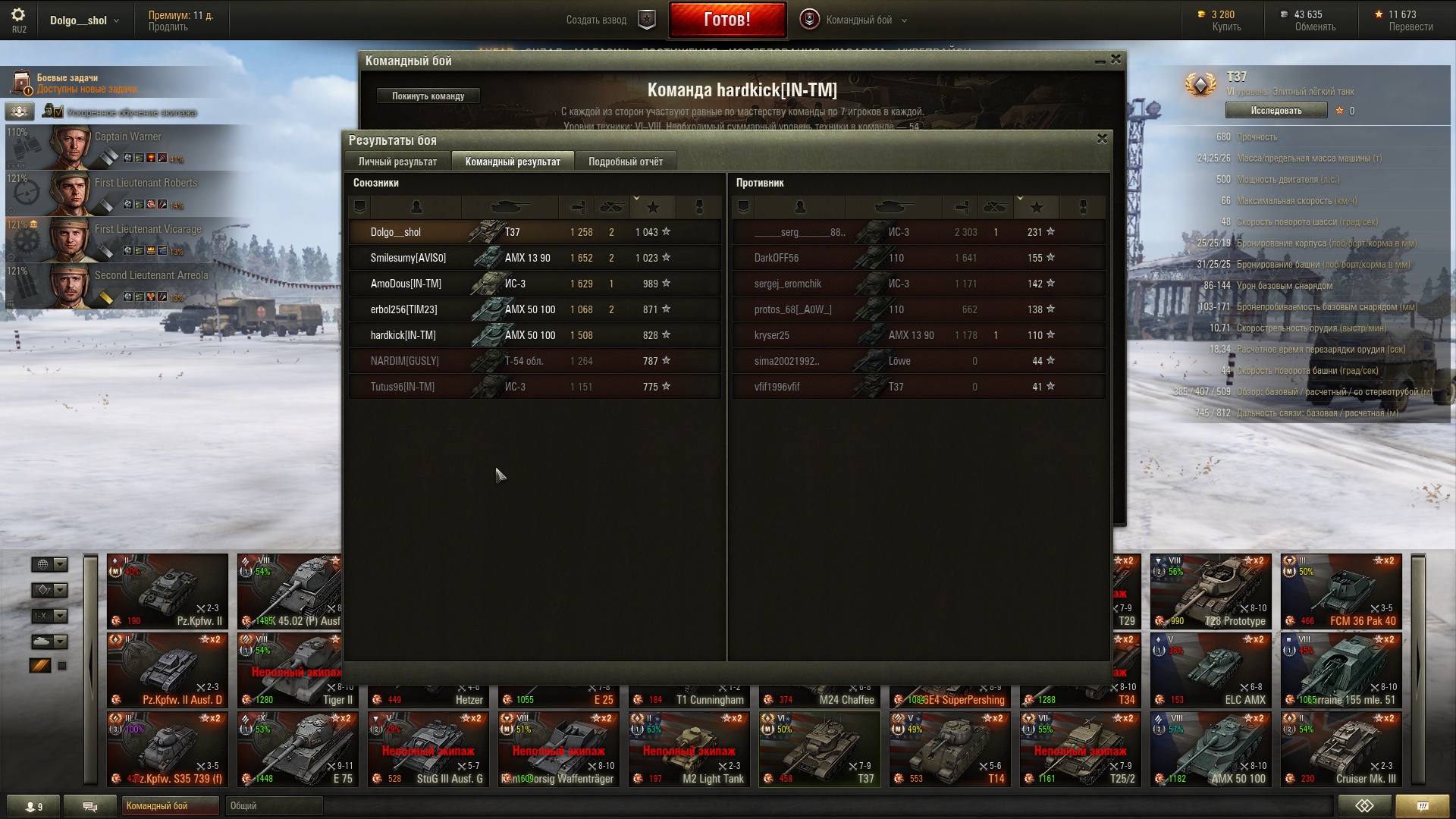Open account menu for Dolgo__shol
Screen dimensions: 1456x819
click(83, 20)
